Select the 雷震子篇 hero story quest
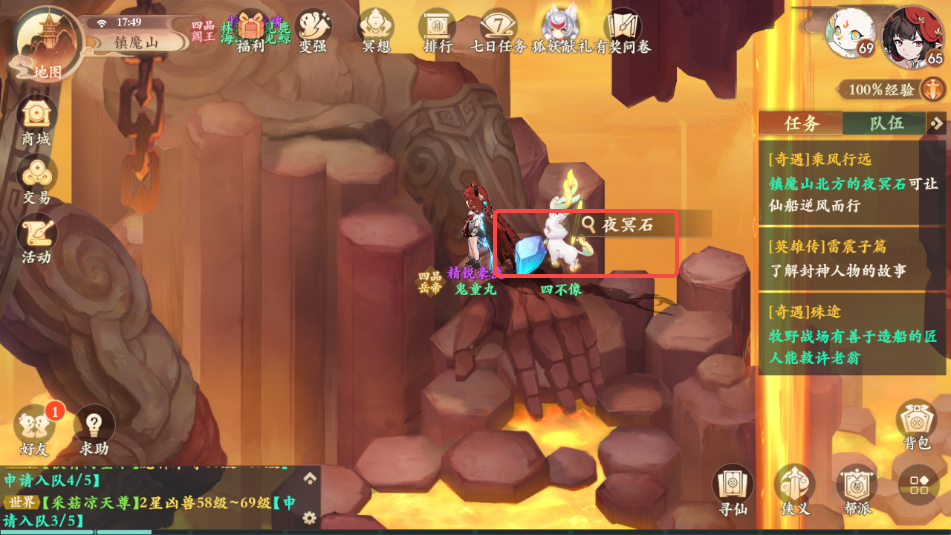 coord(852,258)
